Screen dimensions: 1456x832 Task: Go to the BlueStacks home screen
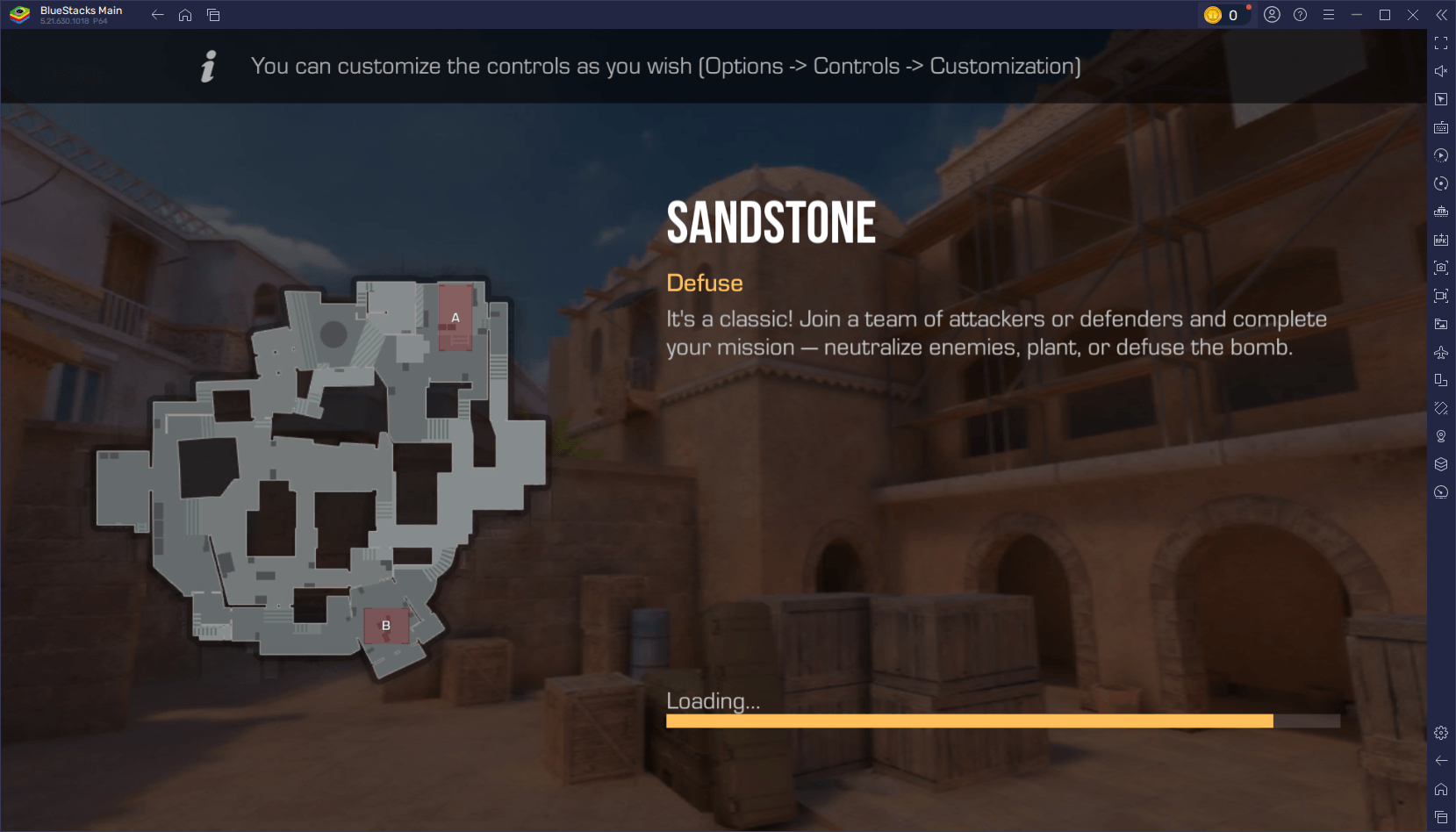[x=185, y=15]
